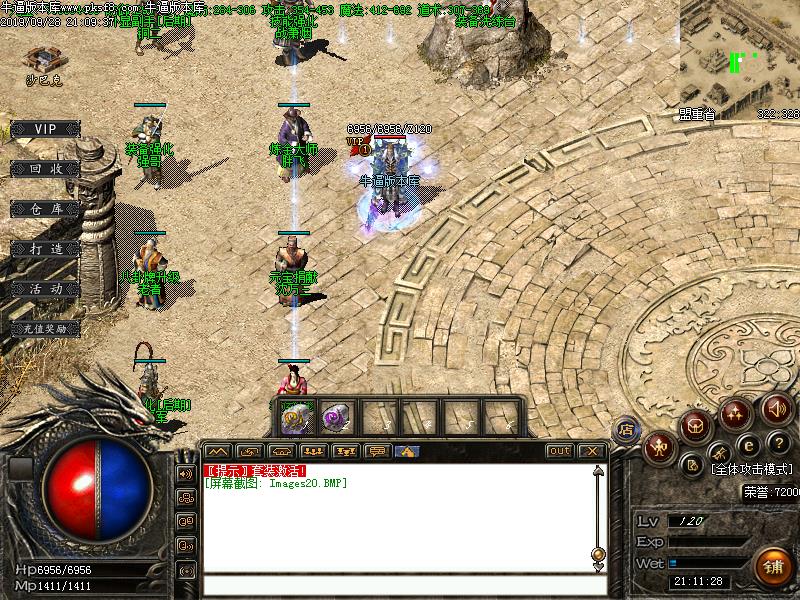This screenshot has width=800, height=600.
Task: Open the 仓库 warehouse
Action: point(45,209)
